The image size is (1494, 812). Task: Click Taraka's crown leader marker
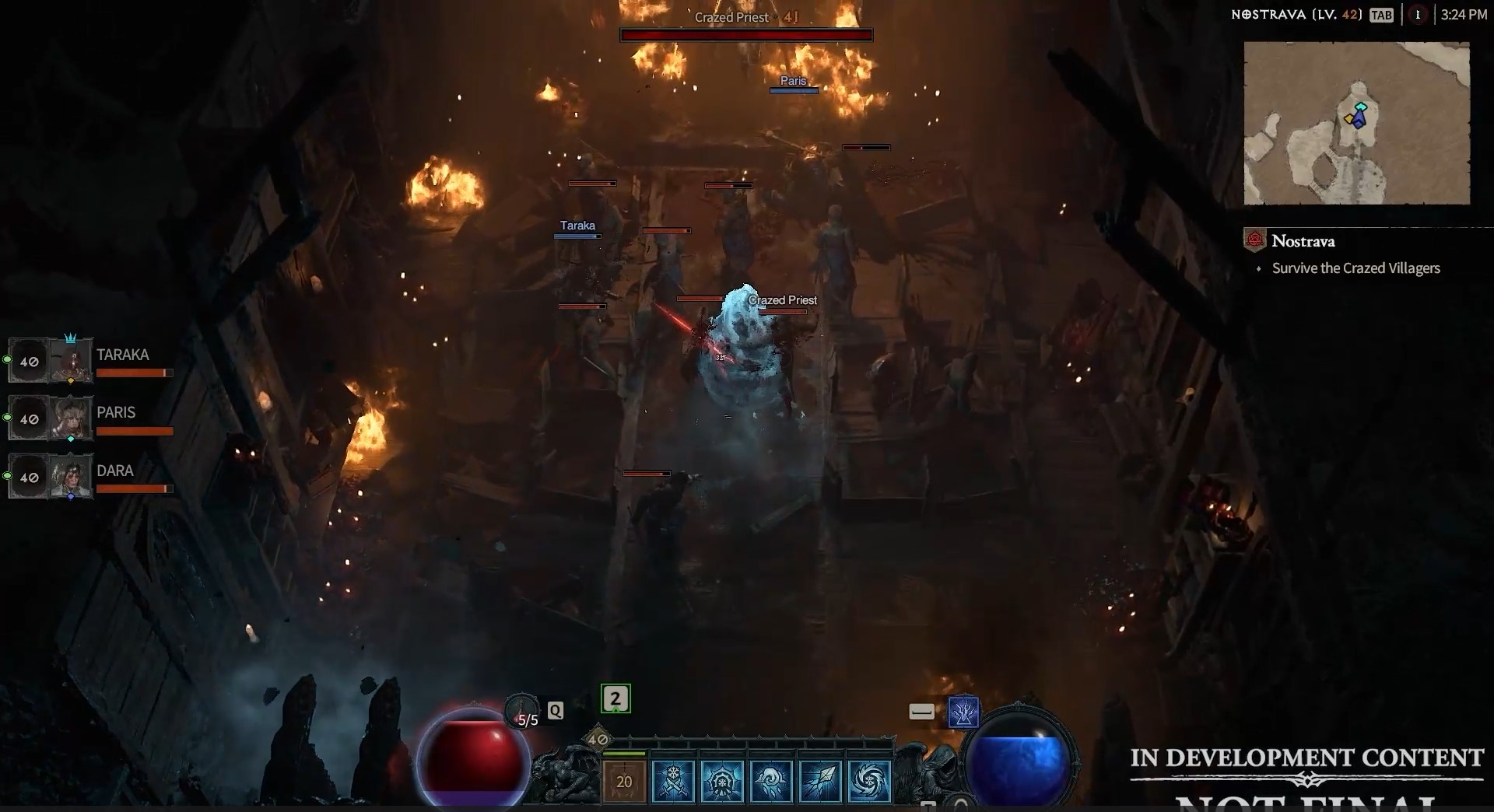pos(72,338)
